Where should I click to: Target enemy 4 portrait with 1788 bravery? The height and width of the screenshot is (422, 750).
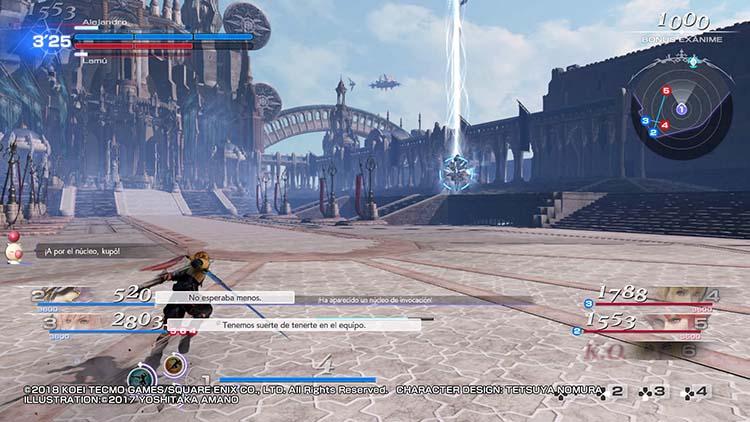pyautogui.click(x=683, y=294)
